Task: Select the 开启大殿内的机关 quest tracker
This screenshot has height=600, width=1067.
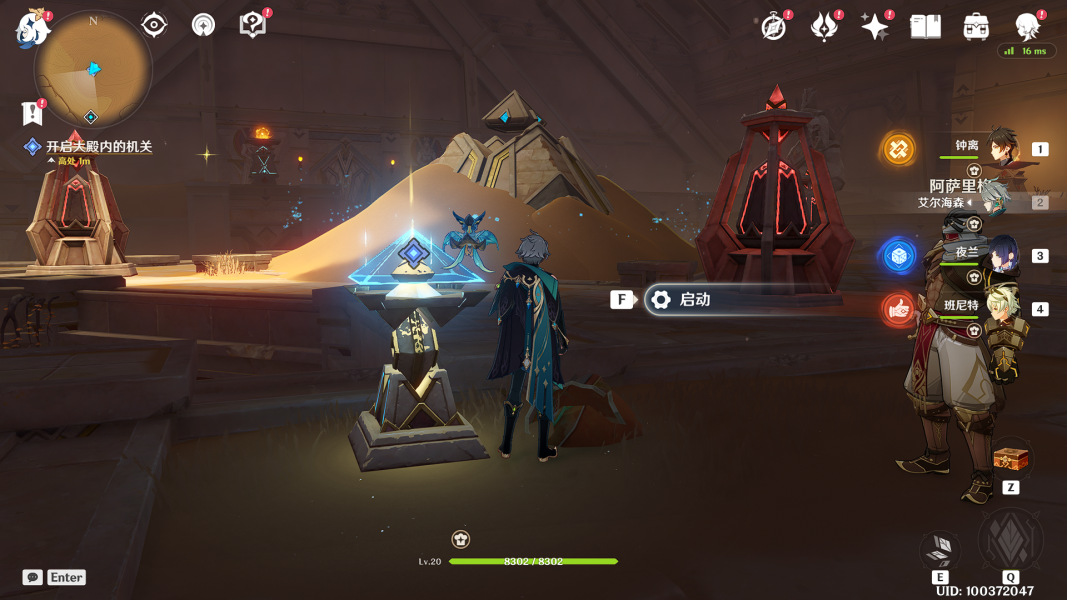Action: (98, 147)
